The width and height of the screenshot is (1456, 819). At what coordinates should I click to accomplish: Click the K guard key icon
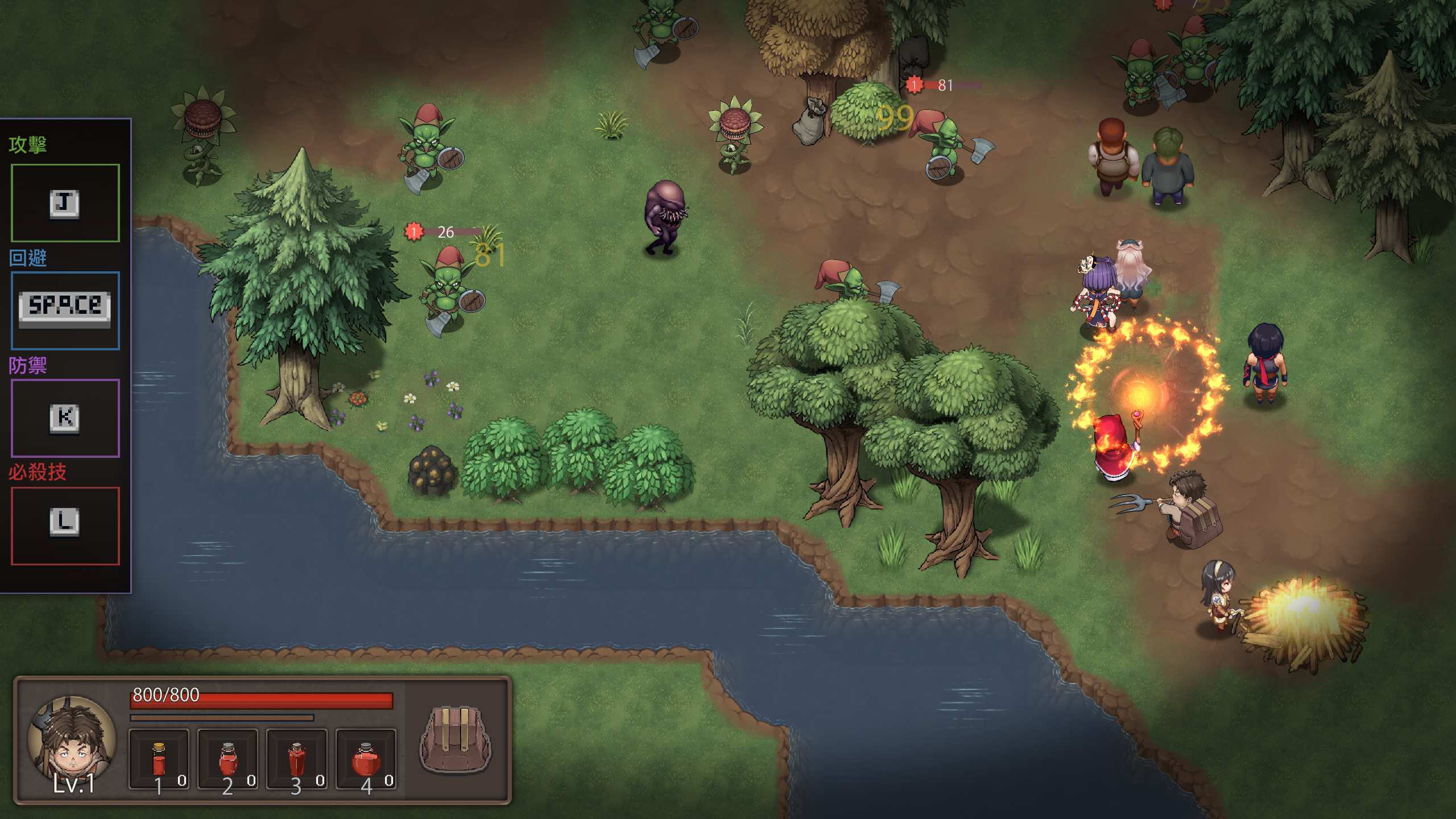(x=64, y=418)
